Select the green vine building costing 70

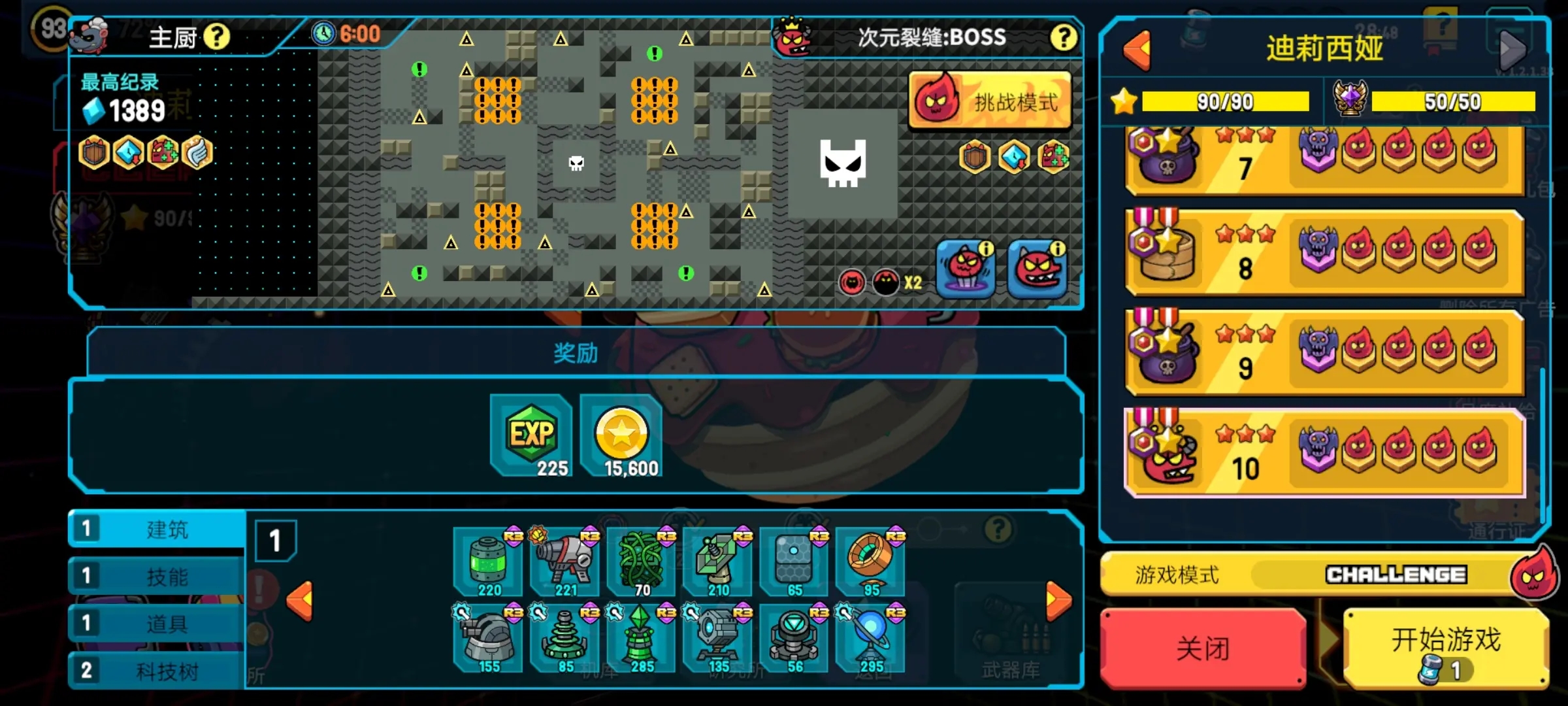(642, 562)
